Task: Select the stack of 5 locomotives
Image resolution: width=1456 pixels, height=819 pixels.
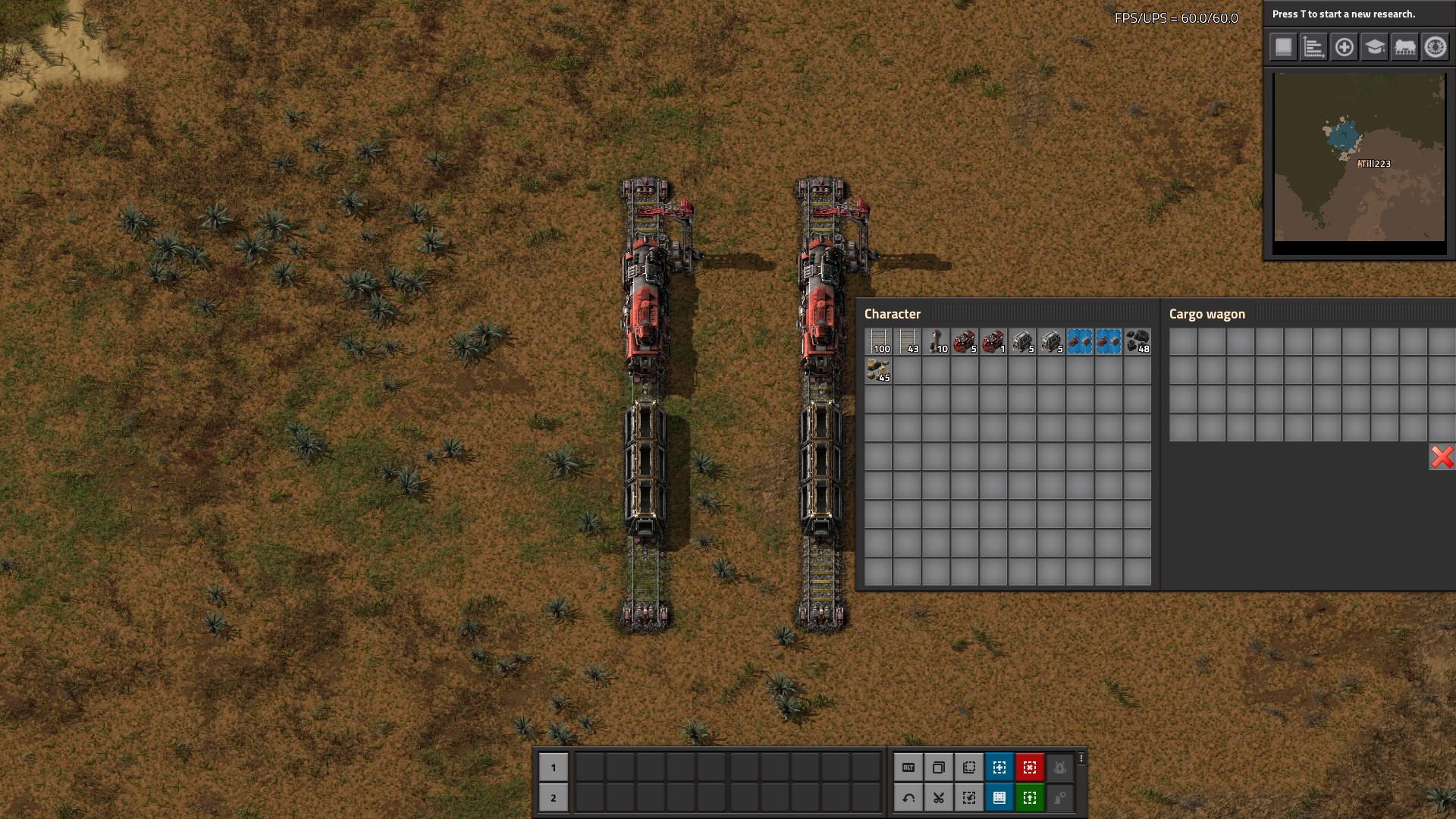Action: (x=965, y=342)
